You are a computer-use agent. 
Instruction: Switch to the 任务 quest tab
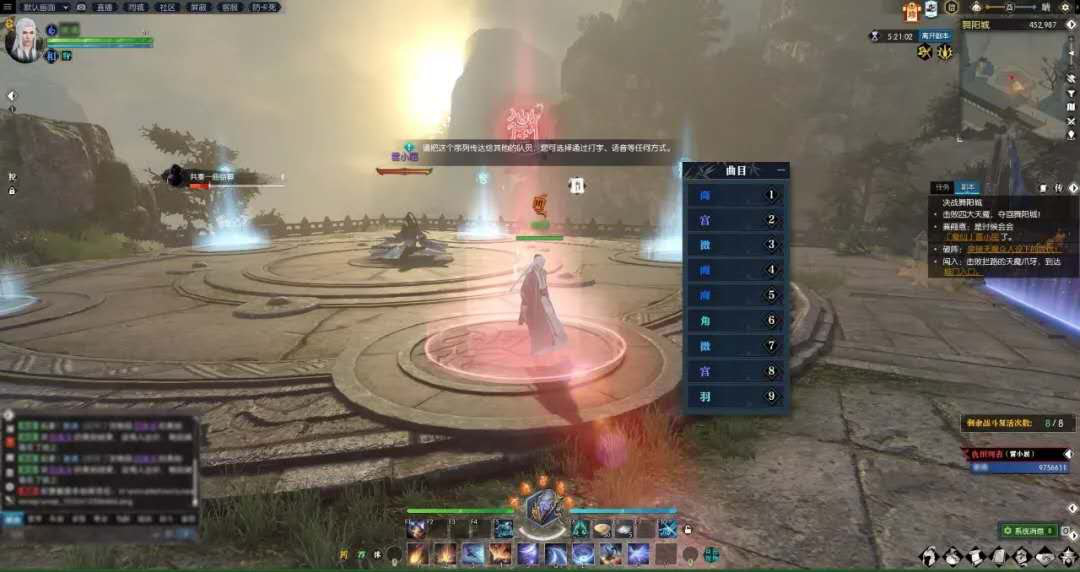(942, 187)
